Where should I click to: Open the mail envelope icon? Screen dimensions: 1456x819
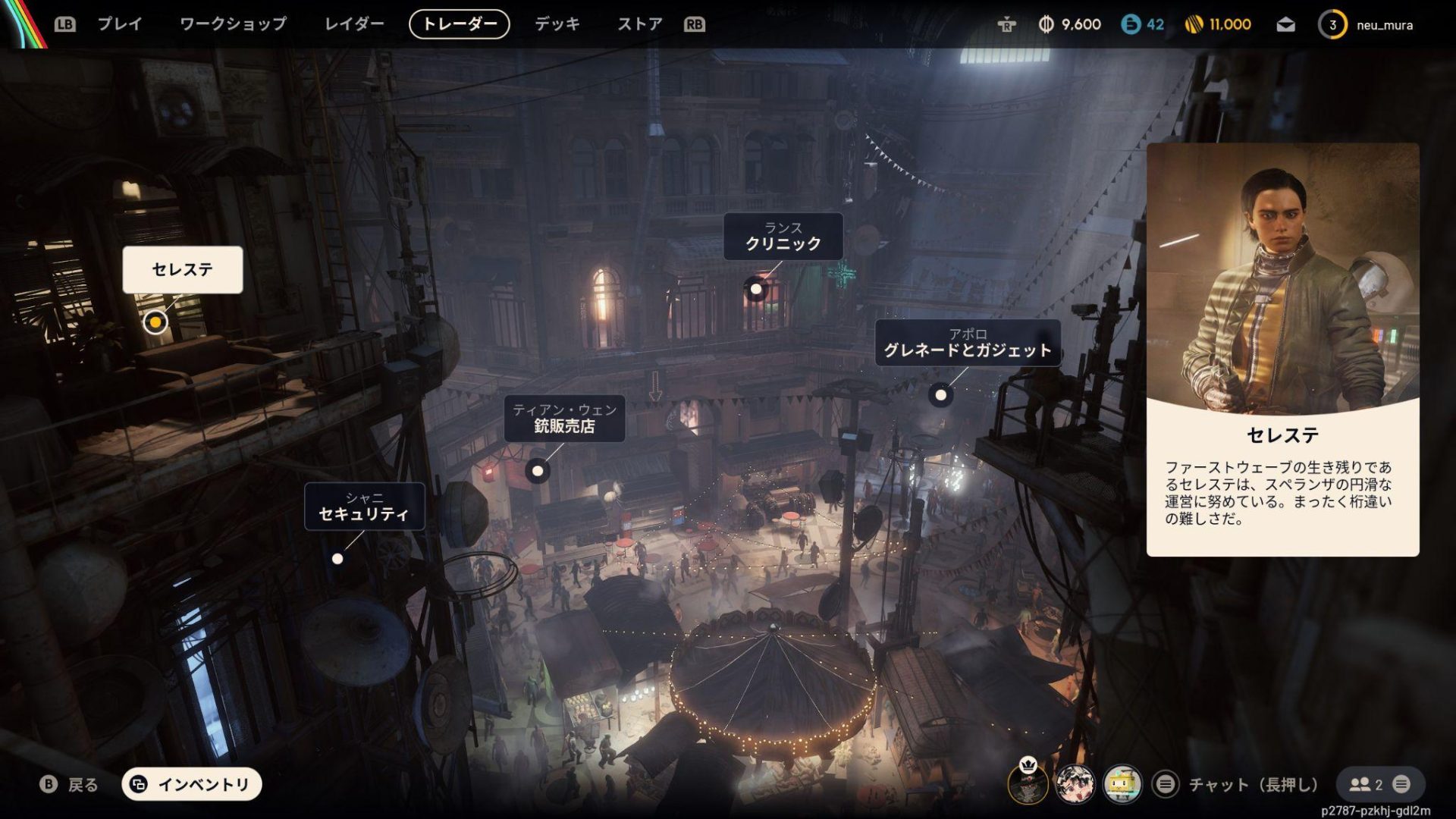pos(1285,25)
